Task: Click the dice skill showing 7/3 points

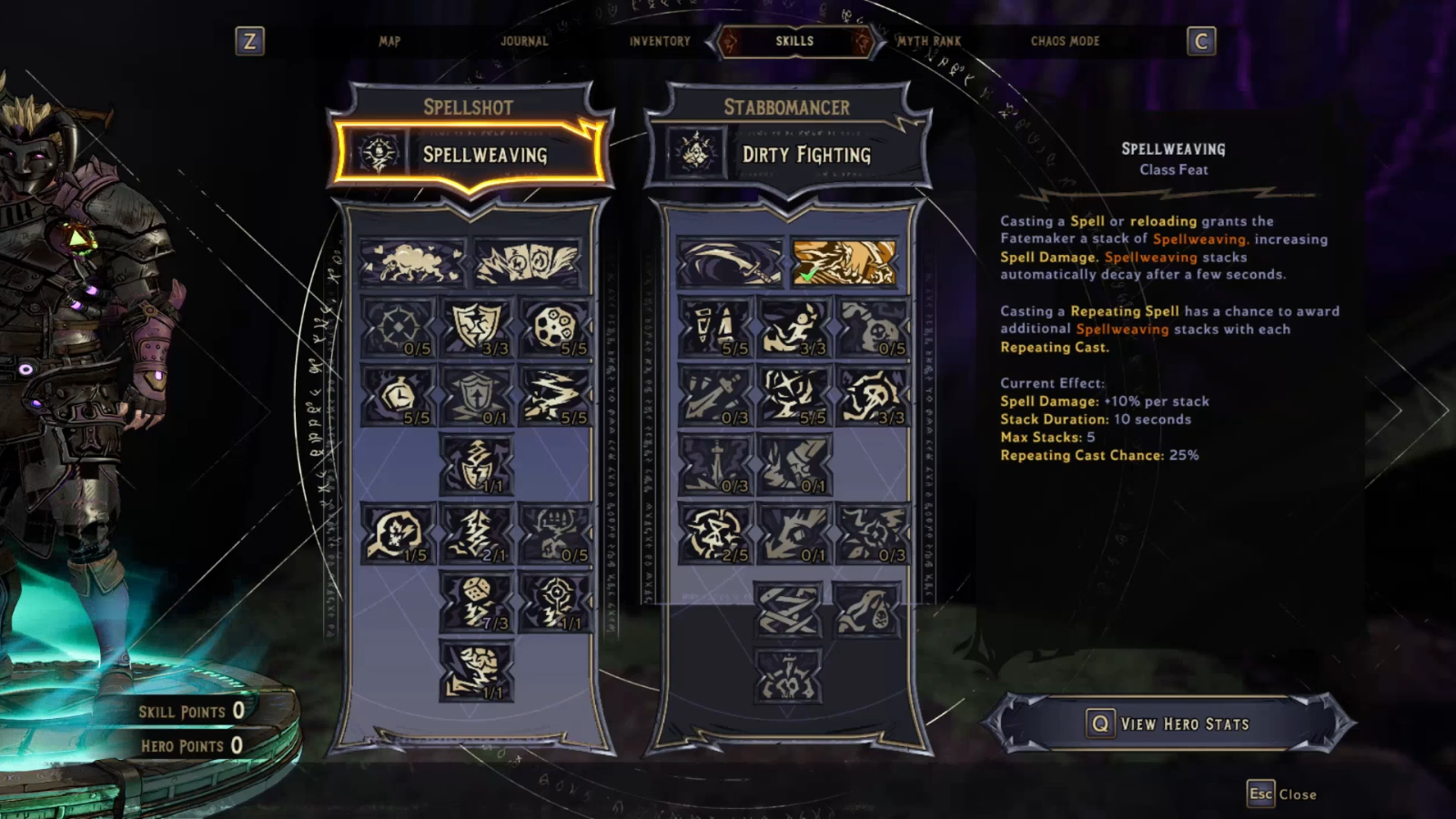Action: pos(475,601)
